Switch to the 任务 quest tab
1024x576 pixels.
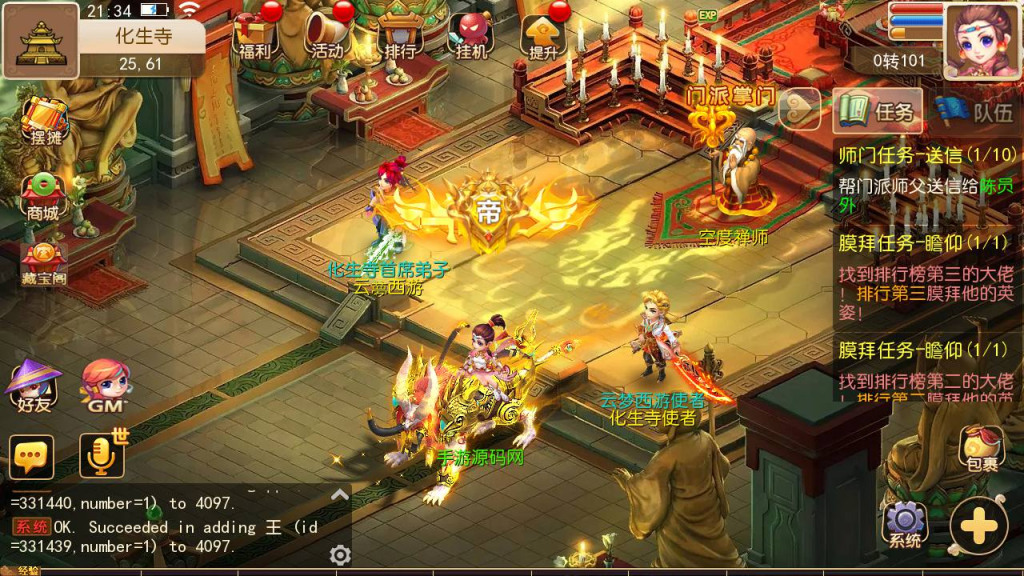click(x=879, y=111)
